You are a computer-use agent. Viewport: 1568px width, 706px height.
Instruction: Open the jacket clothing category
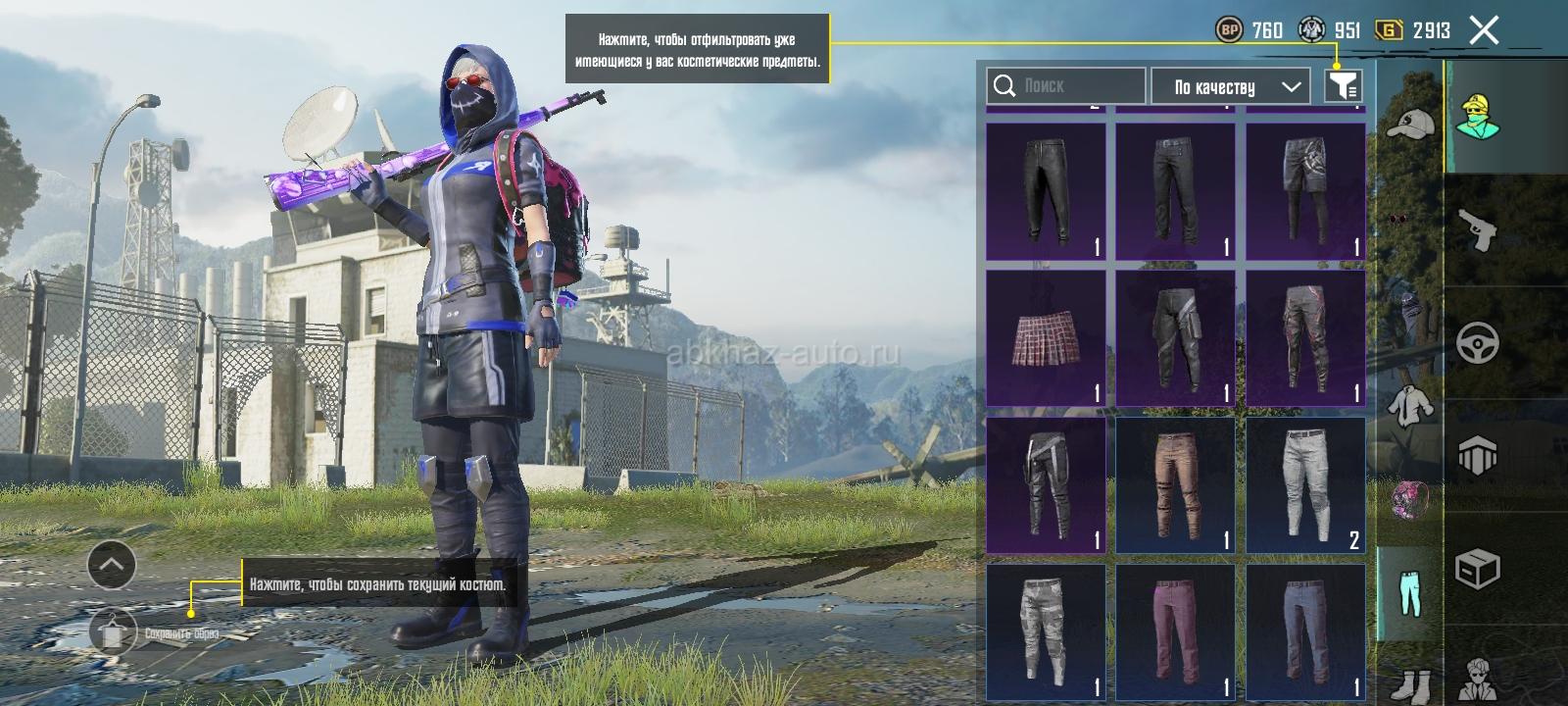(x=1409, y=403)
